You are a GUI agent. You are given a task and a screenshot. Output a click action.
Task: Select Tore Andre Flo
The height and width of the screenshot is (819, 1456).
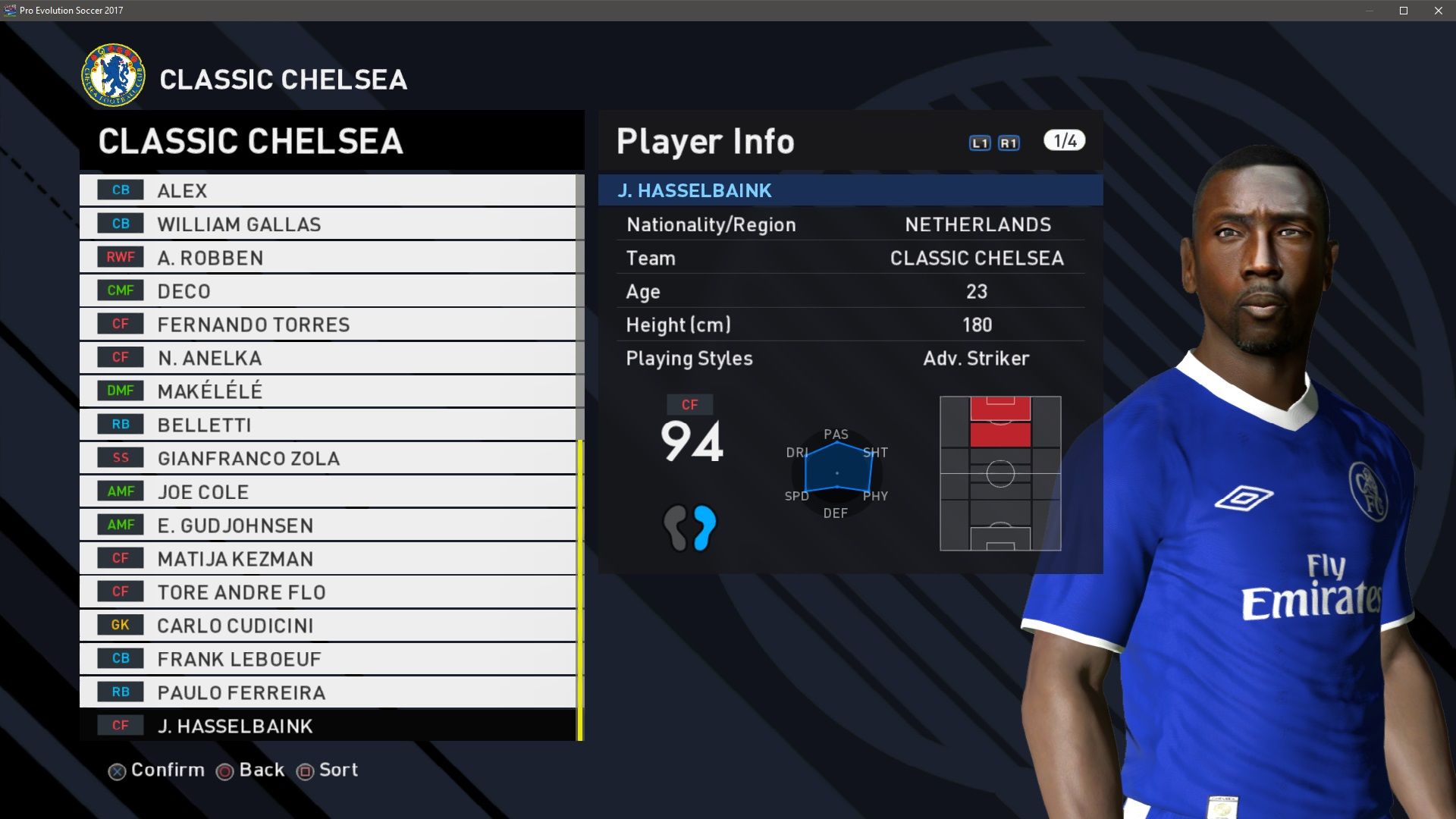tap(328, 591)
